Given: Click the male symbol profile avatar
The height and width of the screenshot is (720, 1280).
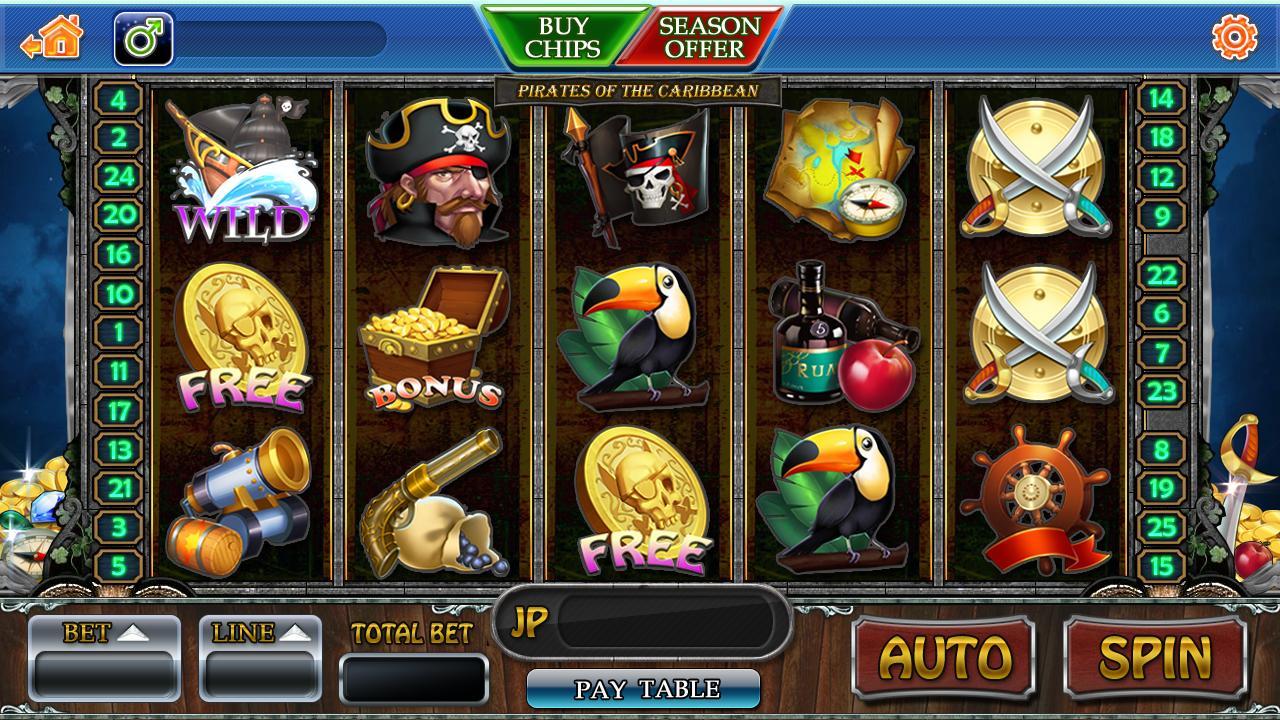Looking at the screenshot, I should pyautogui.click(x=144, y=39).
